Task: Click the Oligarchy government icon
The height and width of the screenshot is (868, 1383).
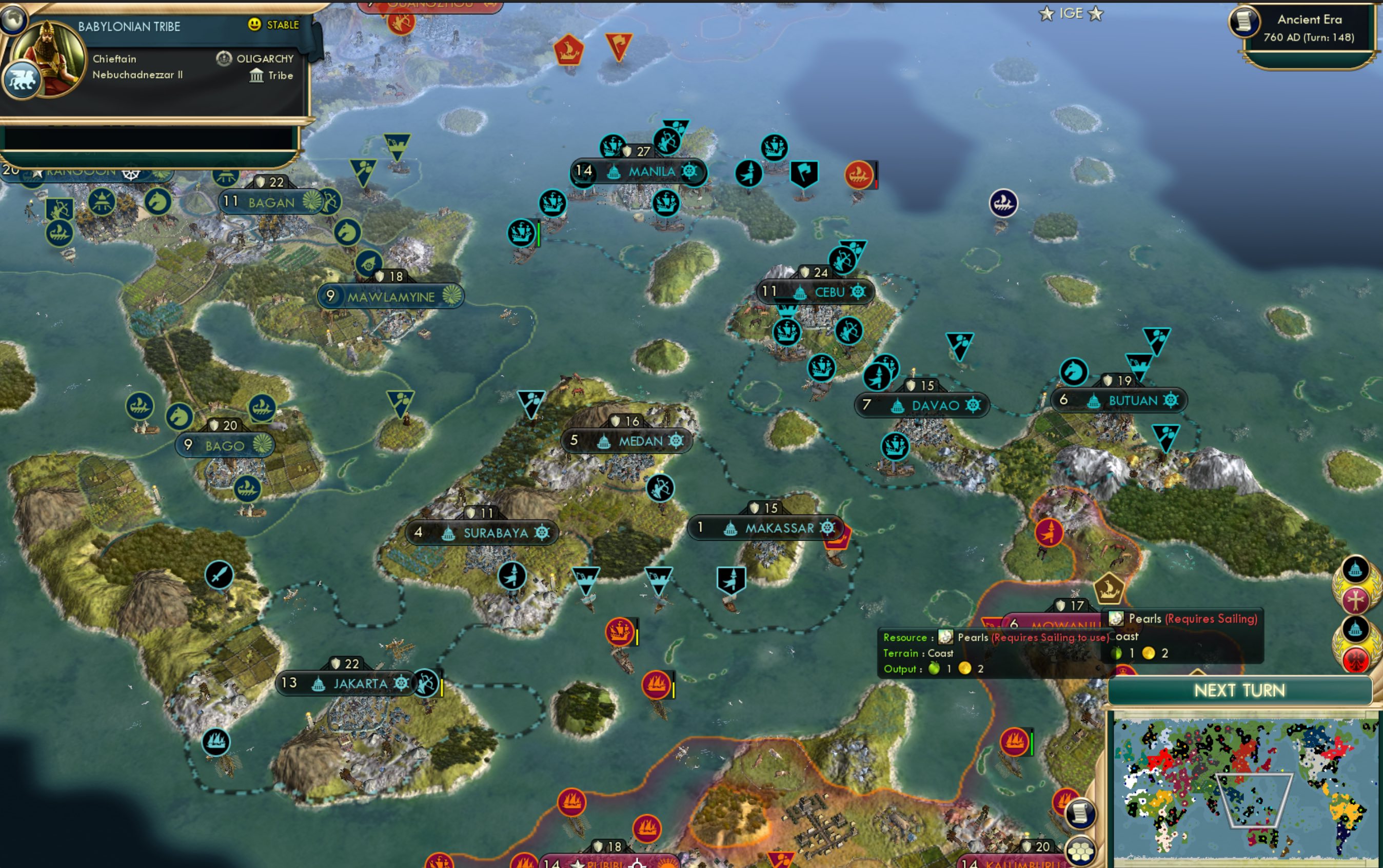Action: click(x=224, y=58)
